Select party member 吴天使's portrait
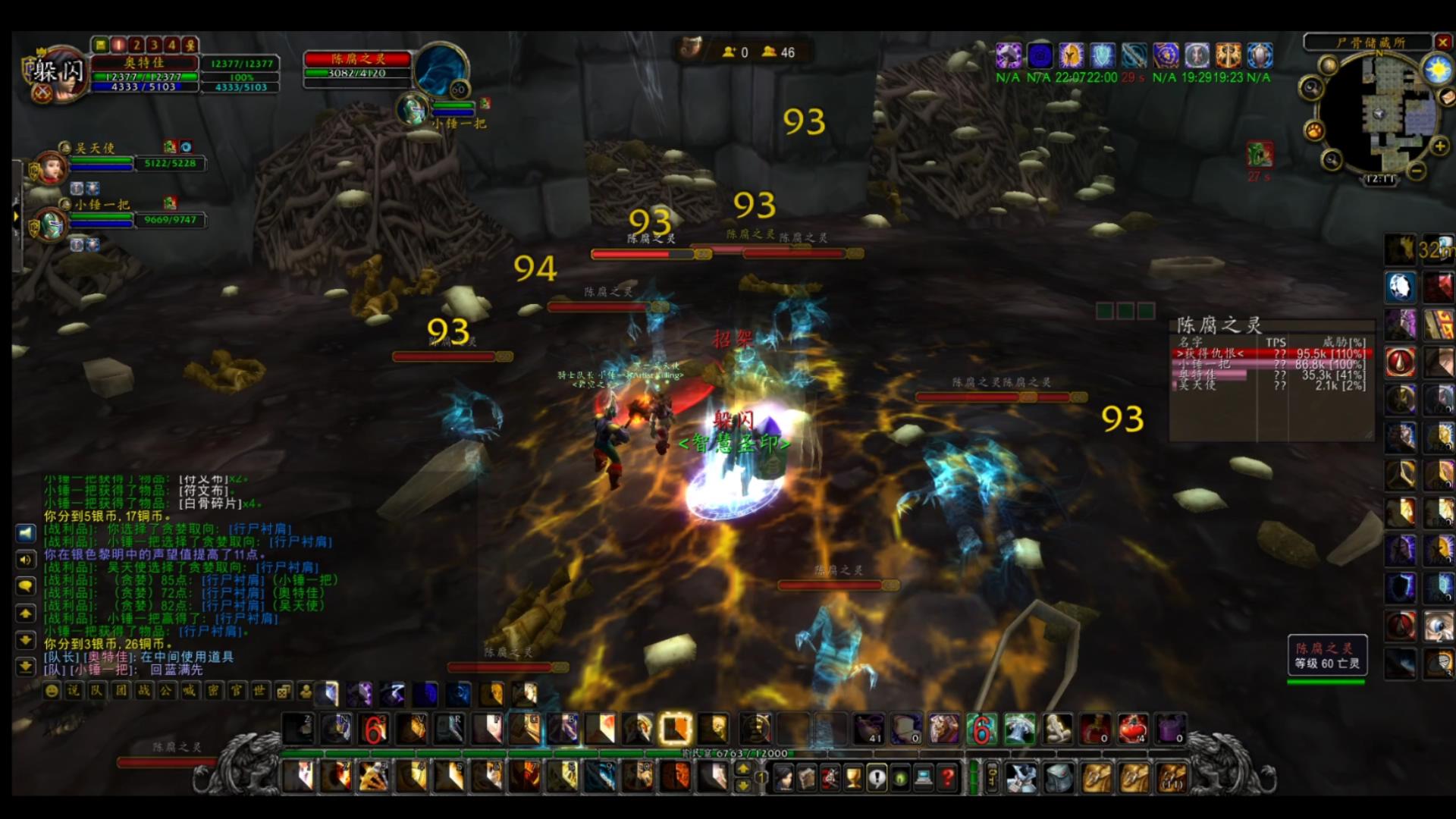This screenshot has width=1456, height=819. pyautogui.click(x=50, y=167)
